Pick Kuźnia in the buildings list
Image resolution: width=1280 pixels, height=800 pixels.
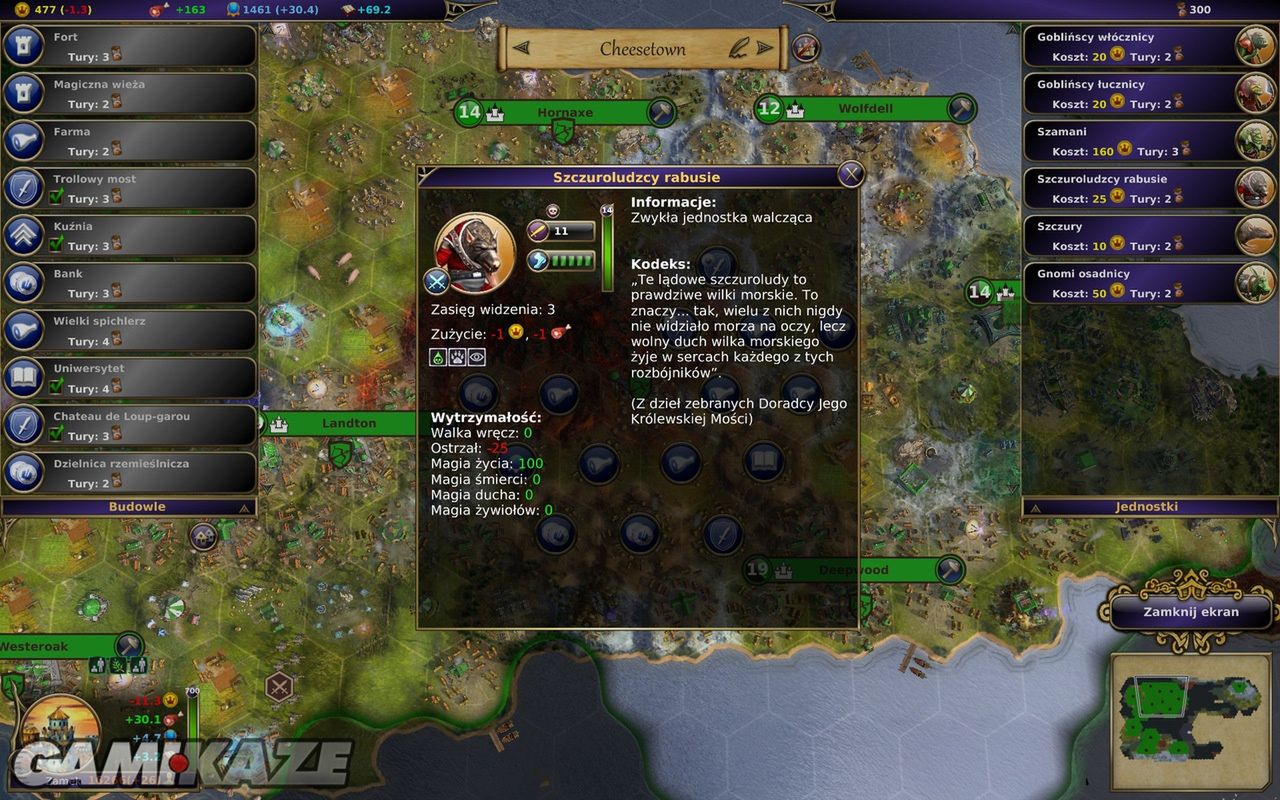pyautogui.click(x=130, y=236)
